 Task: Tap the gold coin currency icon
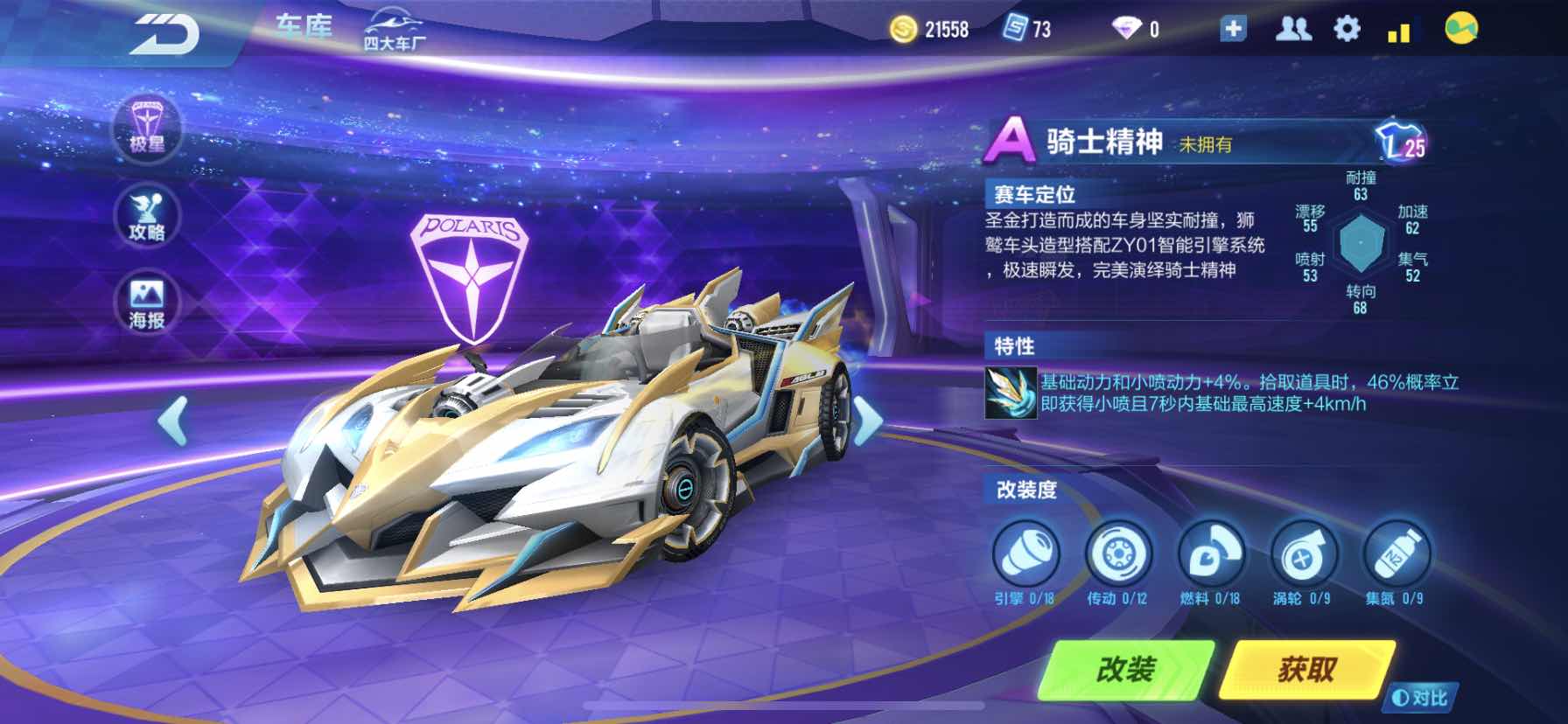[x=901, y=29]
